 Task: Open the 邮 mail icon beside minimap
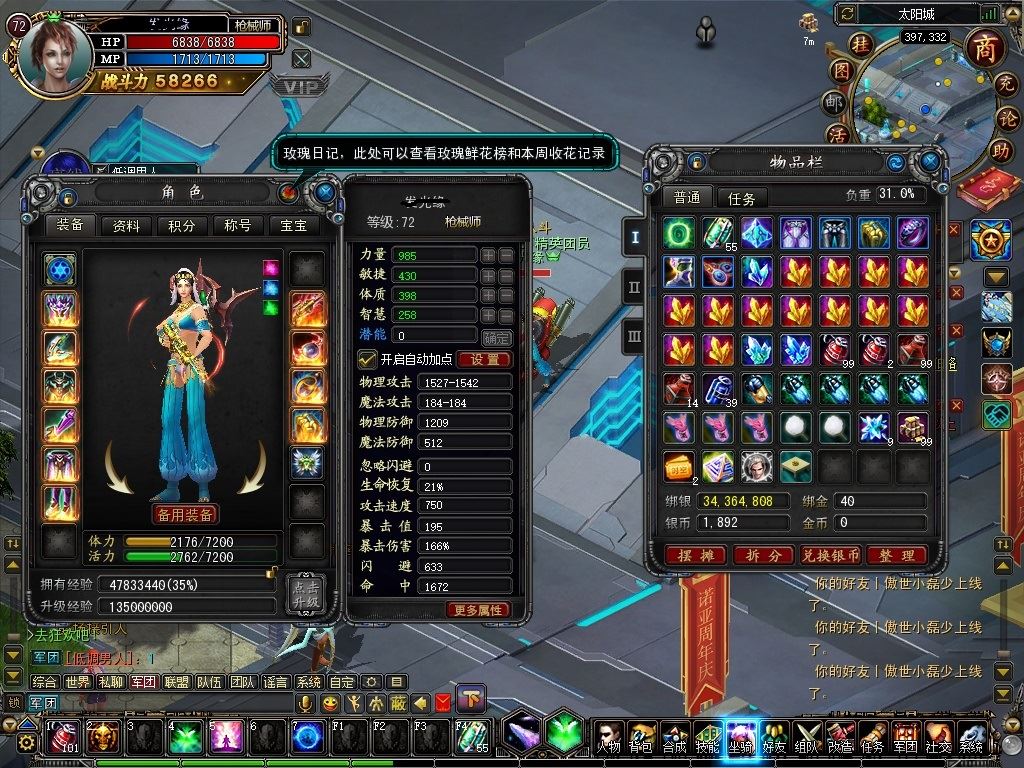coord(834,102)
